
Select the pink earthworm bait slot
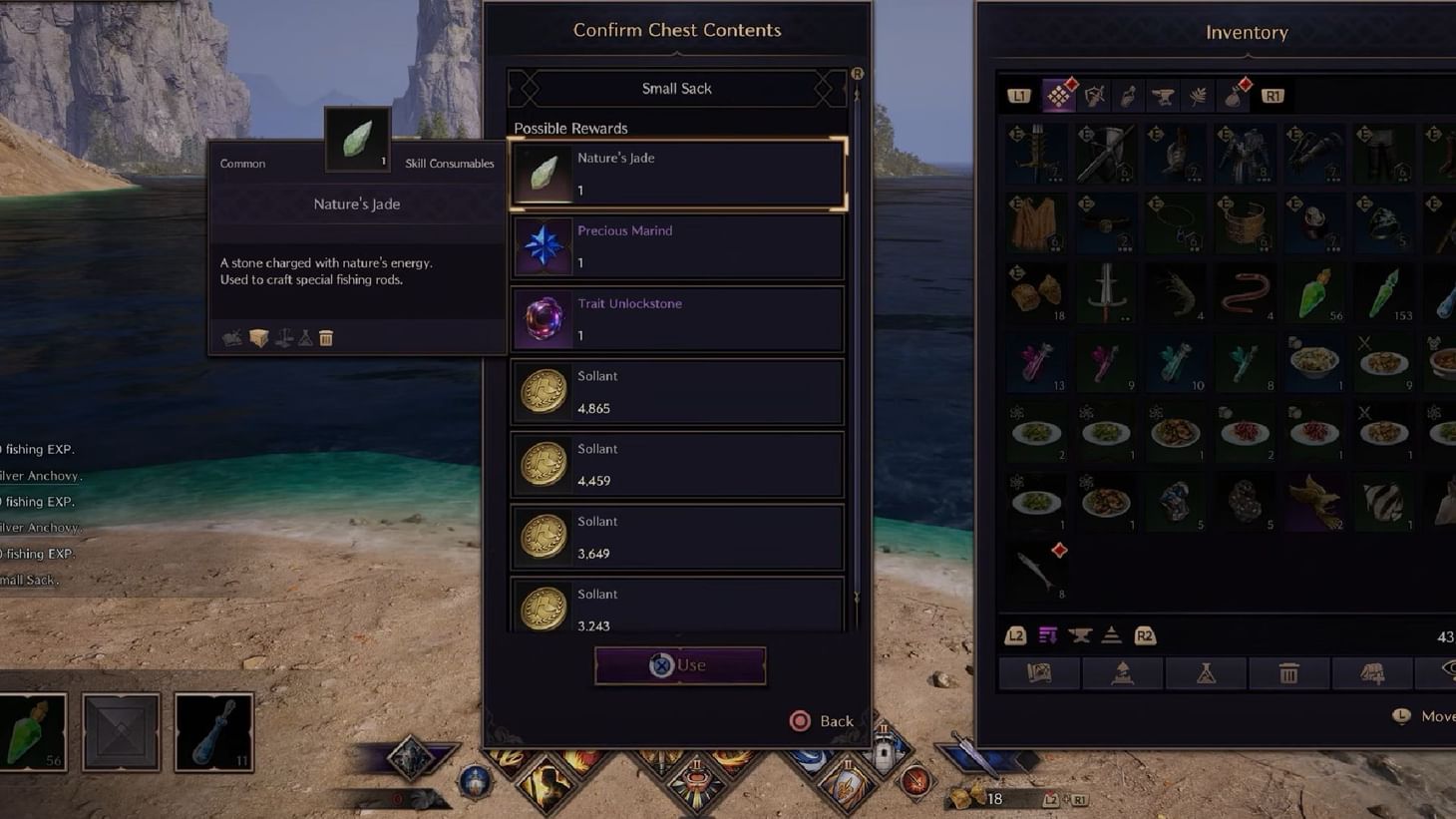1245,293
